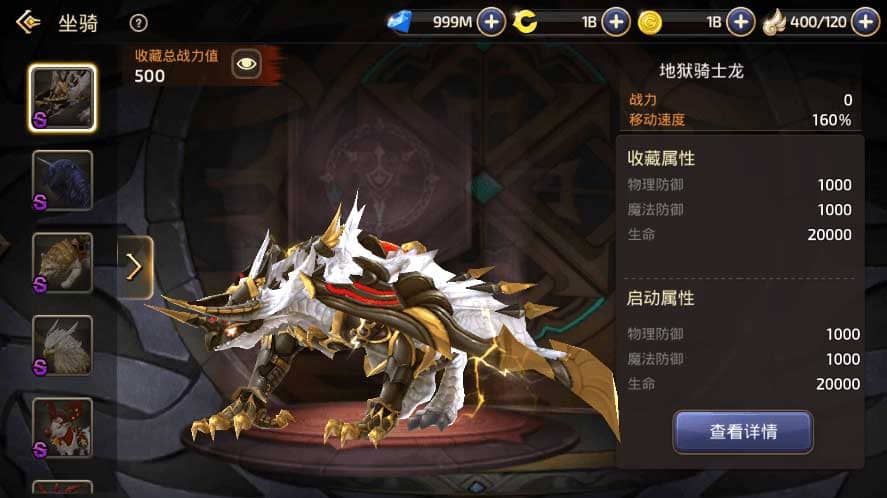The height and width of the screenshot is (498, 887).
Task: Choose the tan tiger mount thumbnail
Action: [62, 262]
